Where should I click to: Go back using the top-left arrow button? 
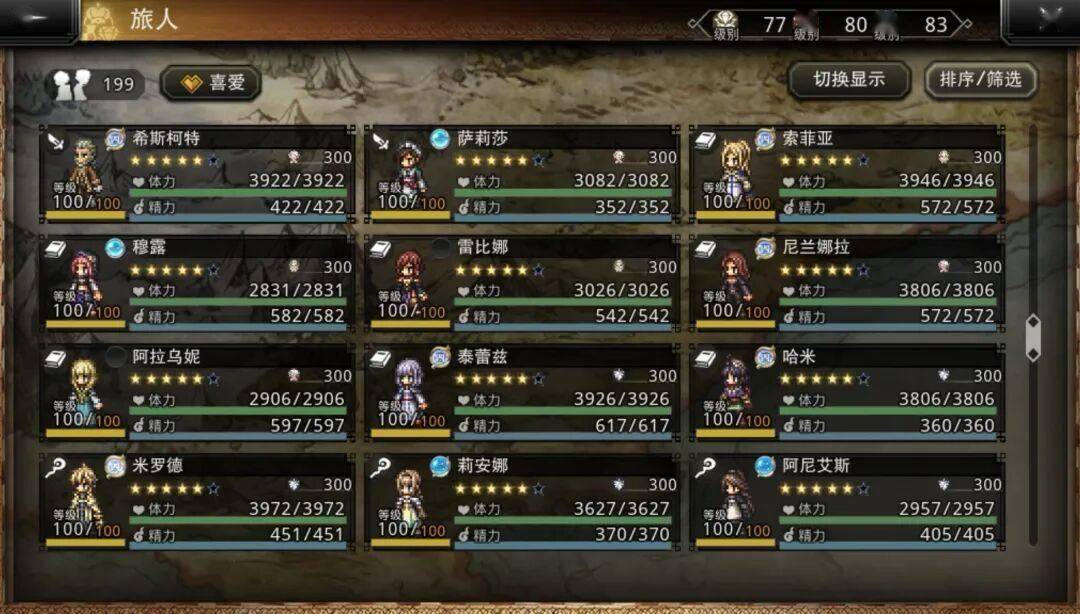click(38, 20)
